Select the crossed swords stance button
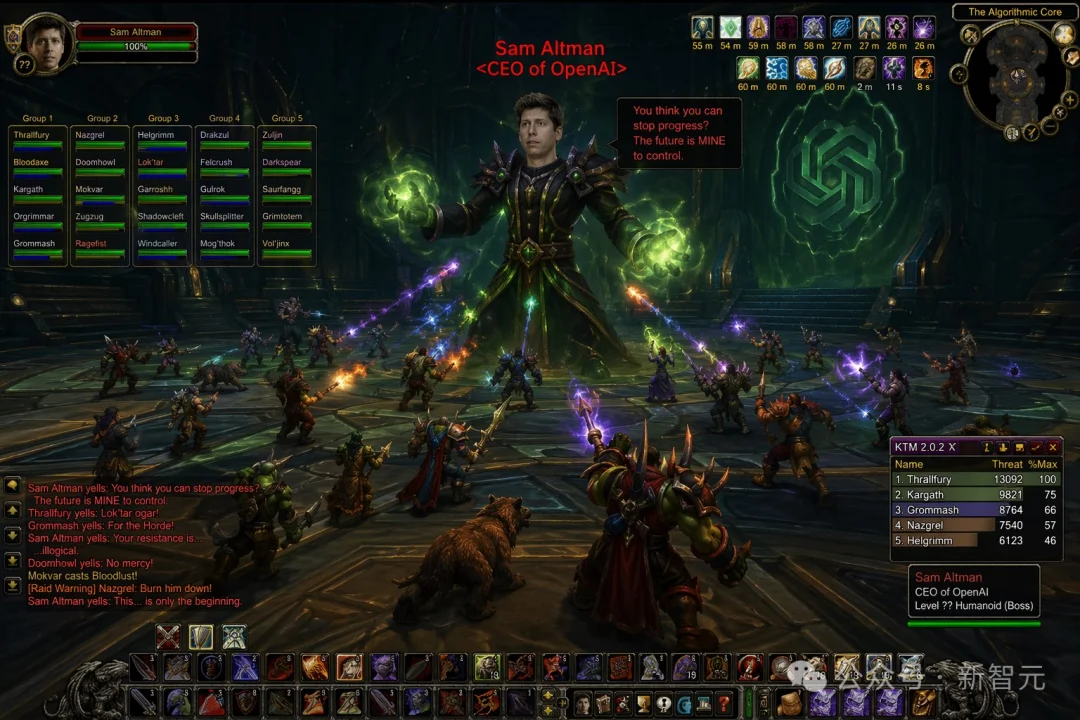This screenshot has height=720, width=1080. 168,636
